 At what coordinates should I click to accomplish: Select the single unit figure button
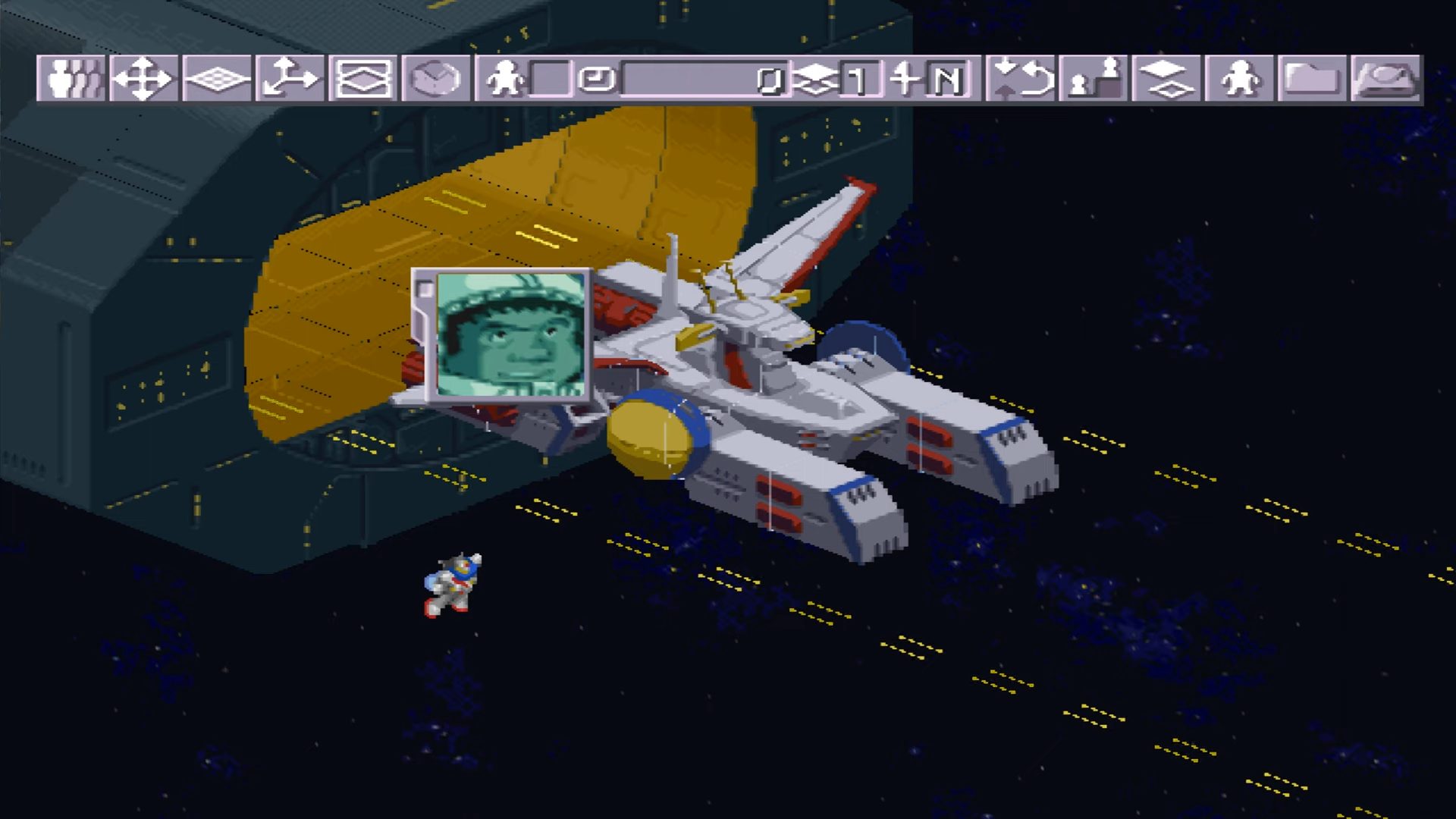tap(1239, 79)
